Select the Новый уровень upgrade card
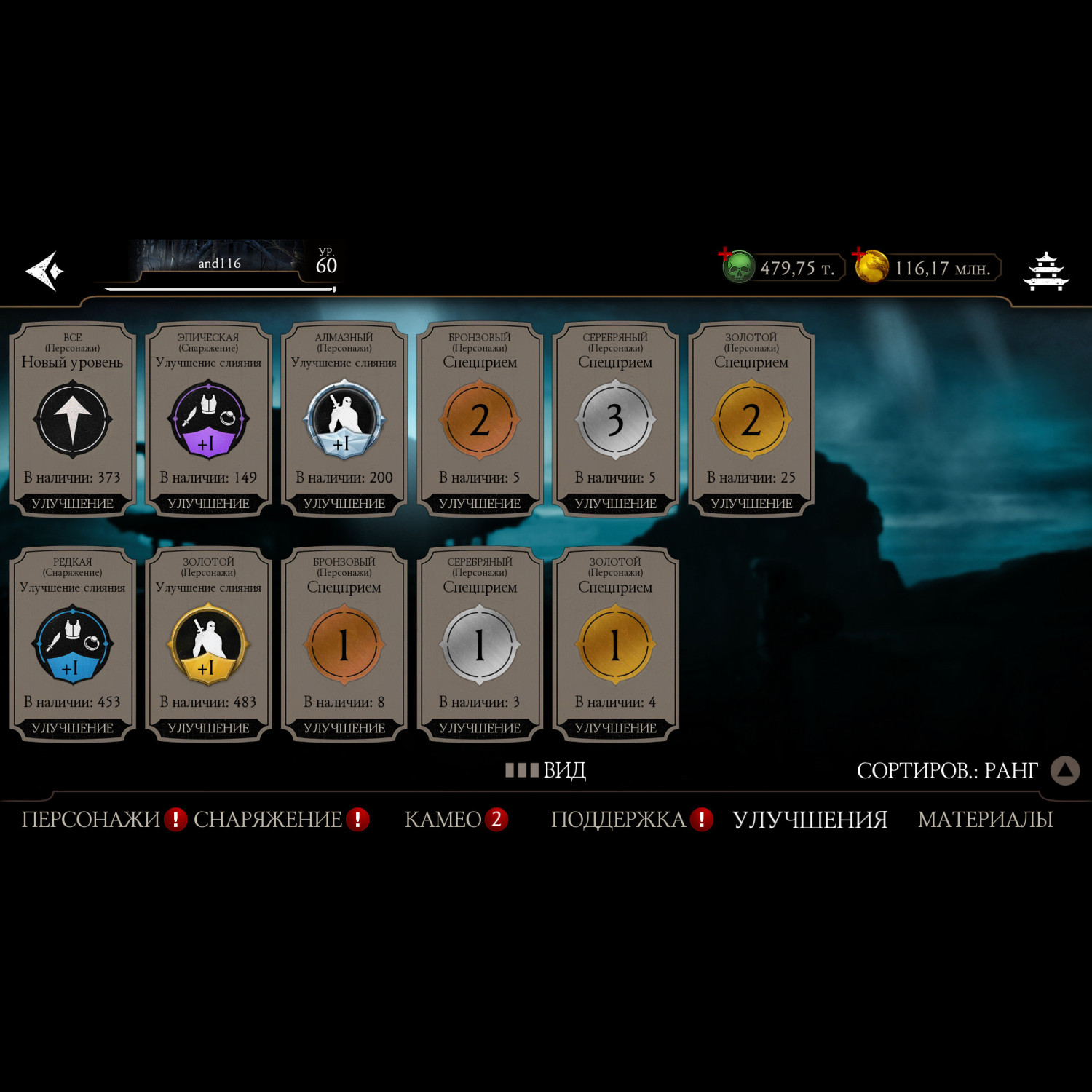The image size is (1092, 1092). pos(73,419)
